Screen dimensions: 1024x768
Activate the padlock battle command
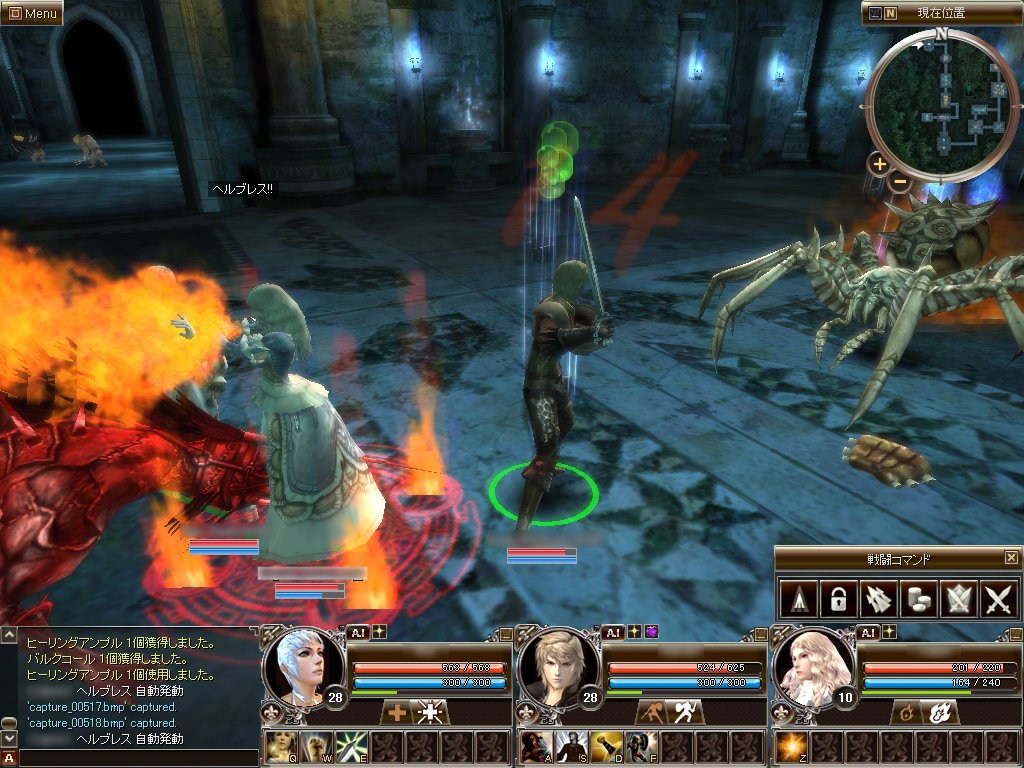(x=837, y=599)
